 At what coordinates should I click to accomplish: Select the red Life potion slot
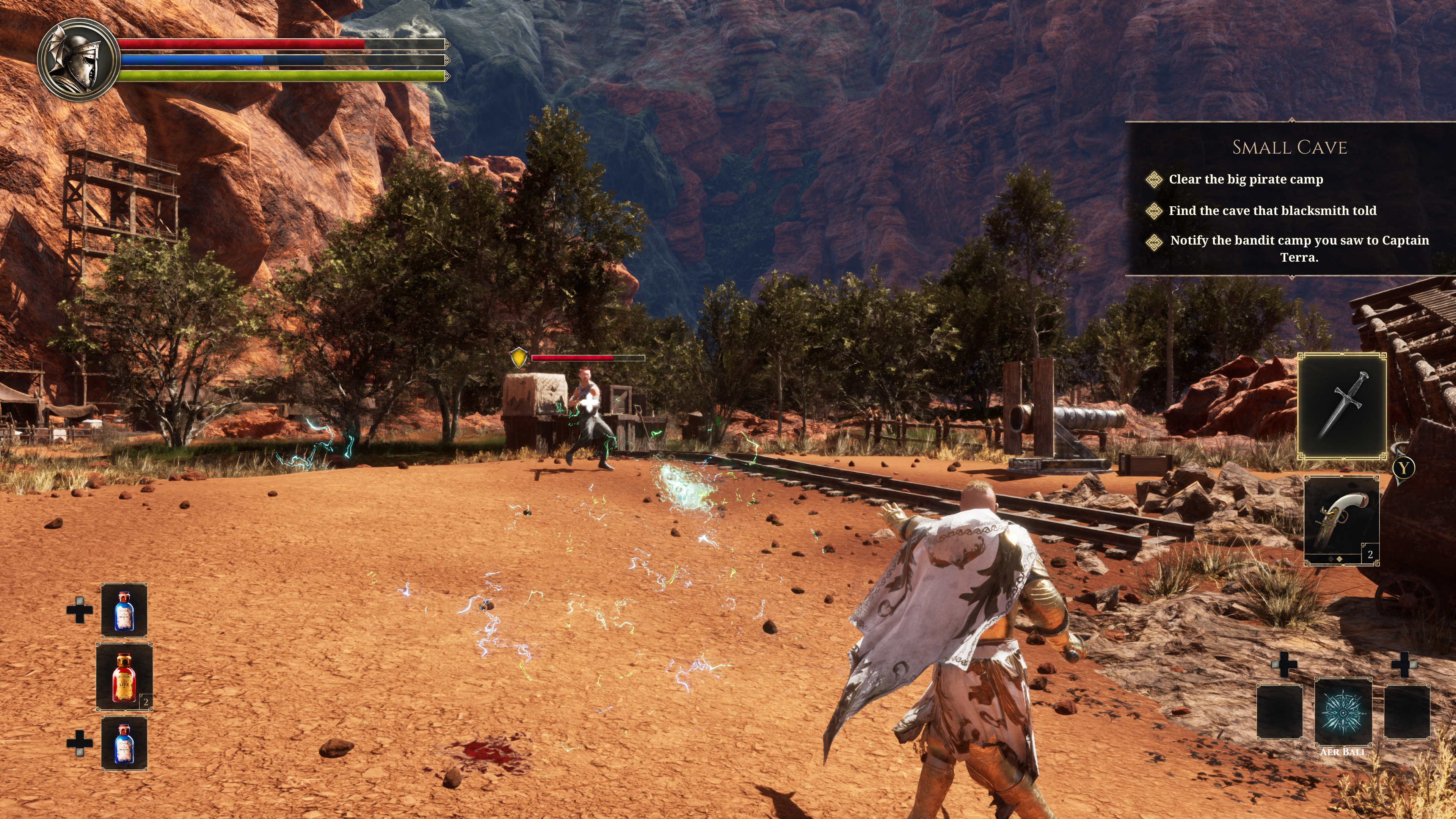124,676
